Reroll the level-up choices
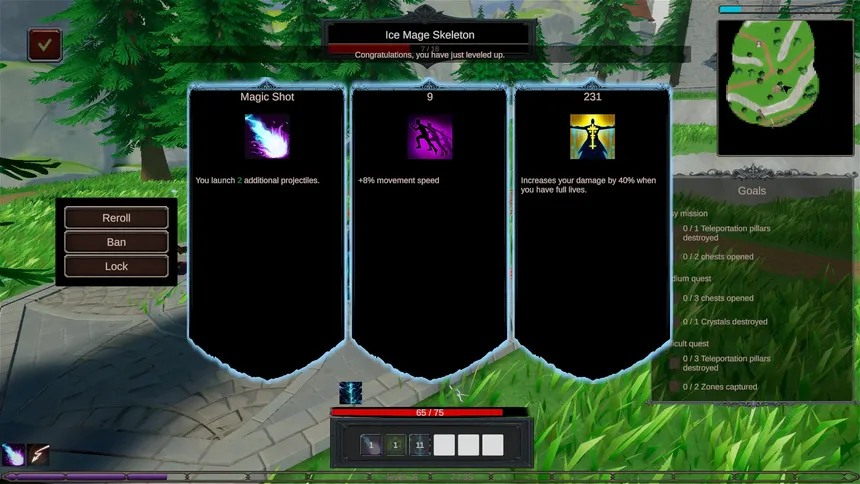 coord(116,218)
